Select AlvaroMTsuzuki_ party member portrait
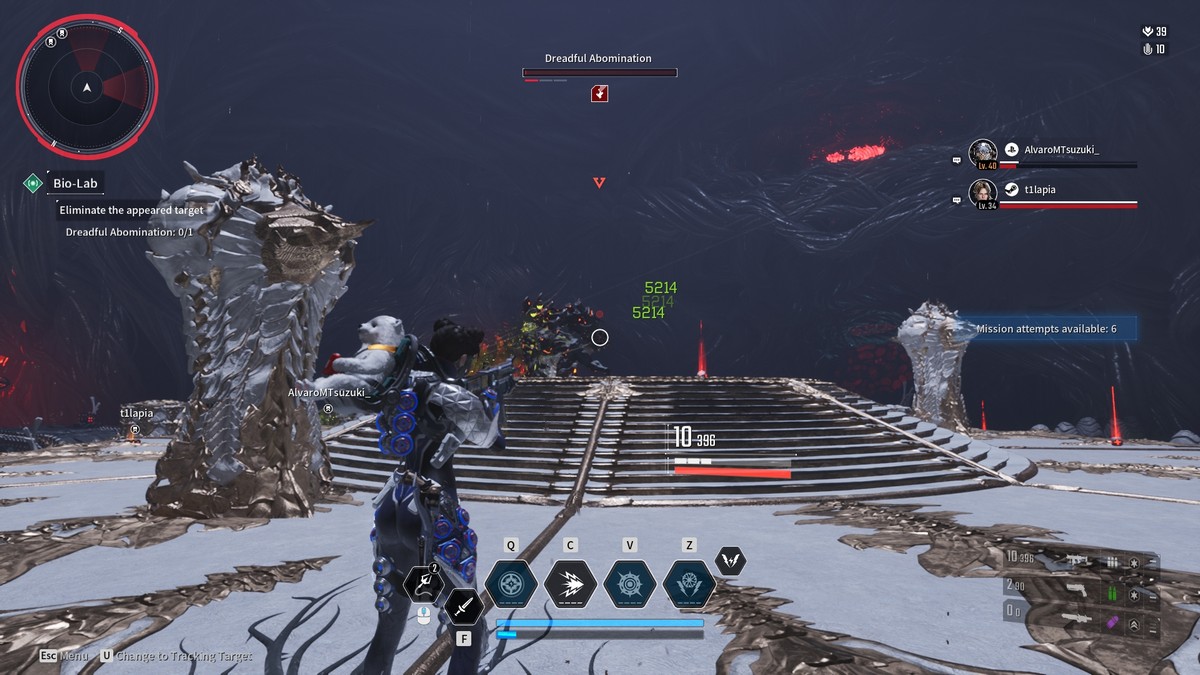This screenshot has width=1200, height=675. [983, 154]
